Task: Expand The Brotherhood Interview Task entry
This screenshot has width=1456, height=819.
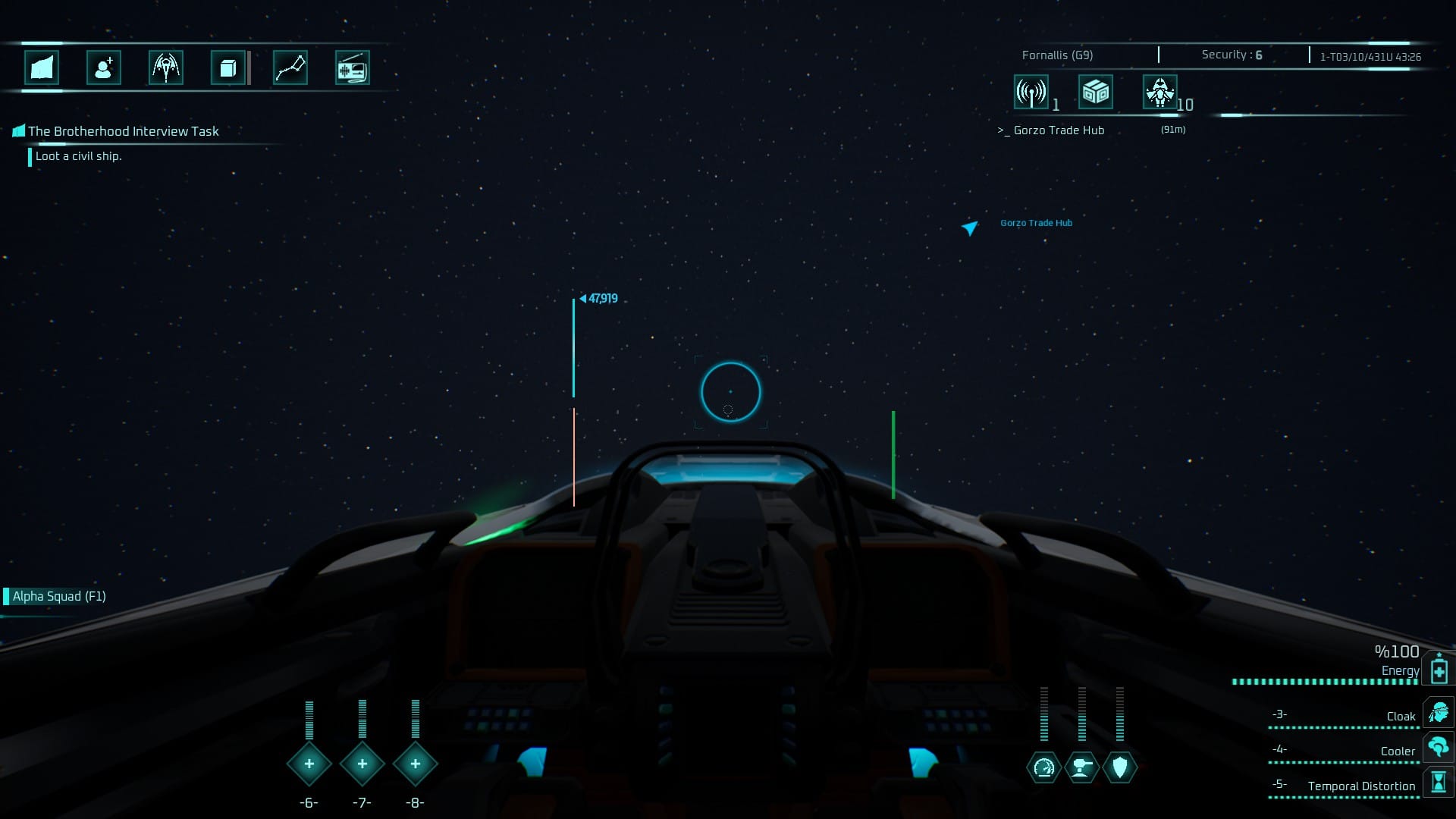Action: point(122,130)
